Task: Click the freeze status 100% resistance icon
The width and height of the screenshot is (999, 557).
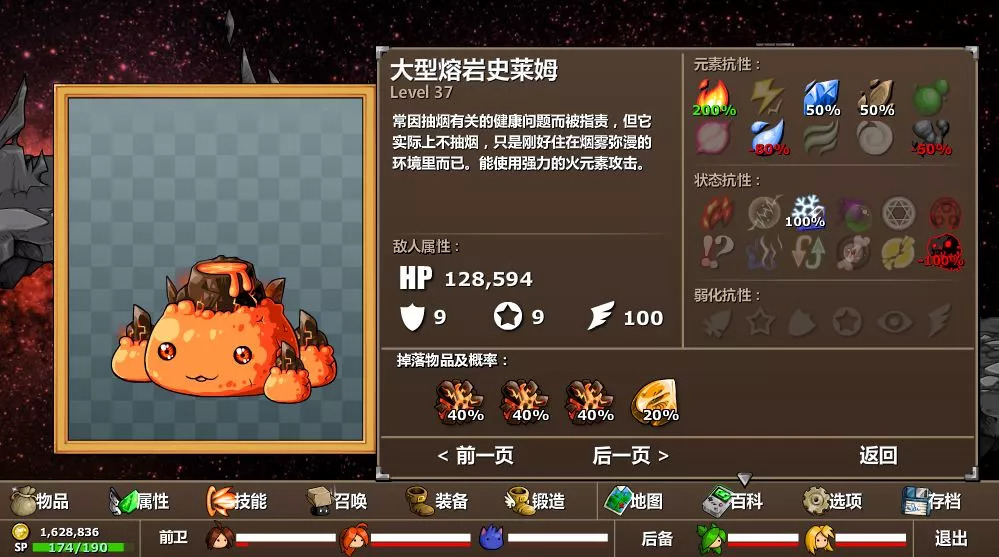Action: (805, 211)
